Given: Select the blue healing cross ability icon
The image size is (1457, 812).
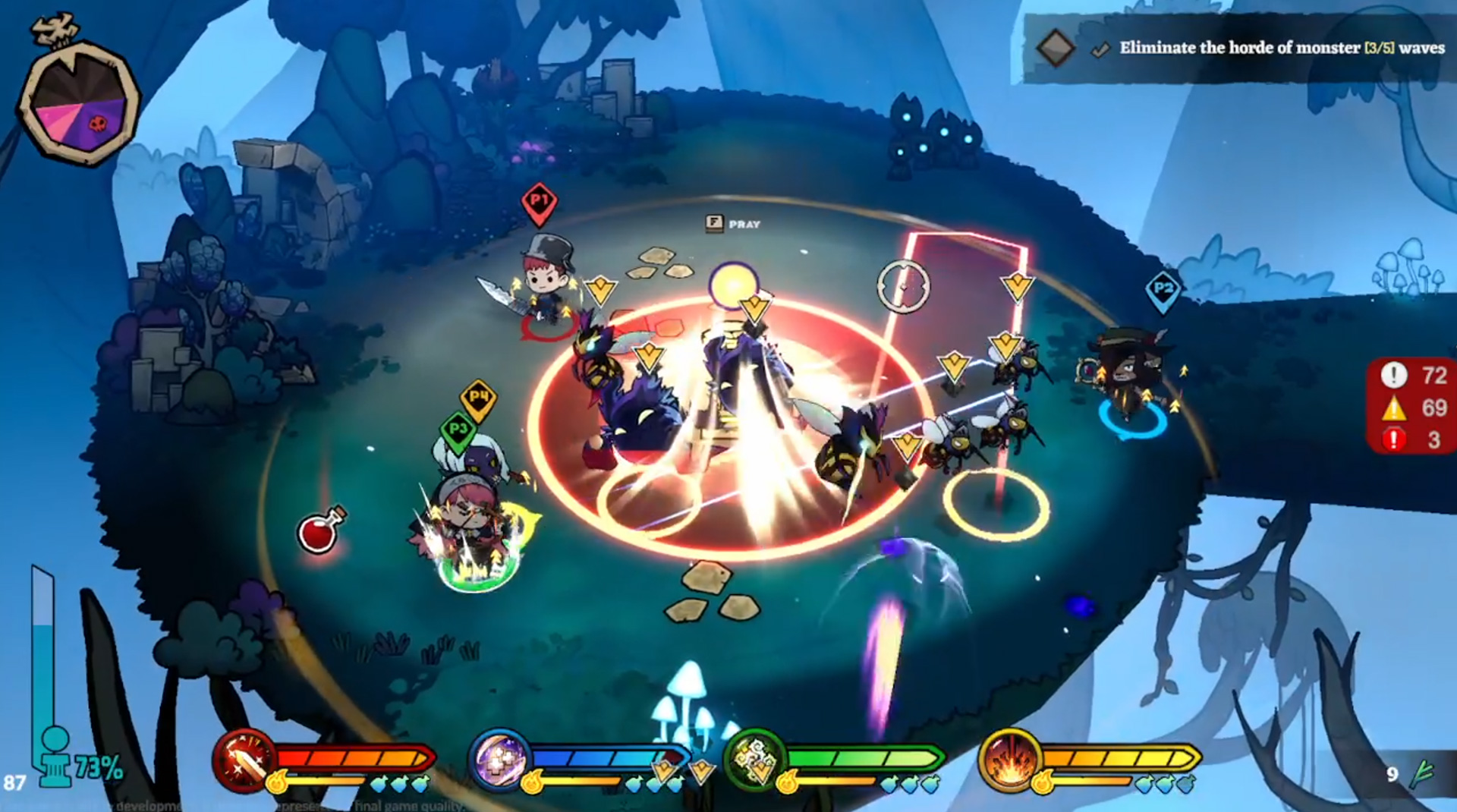Looking at the screenshot, I should click(499, 760).
